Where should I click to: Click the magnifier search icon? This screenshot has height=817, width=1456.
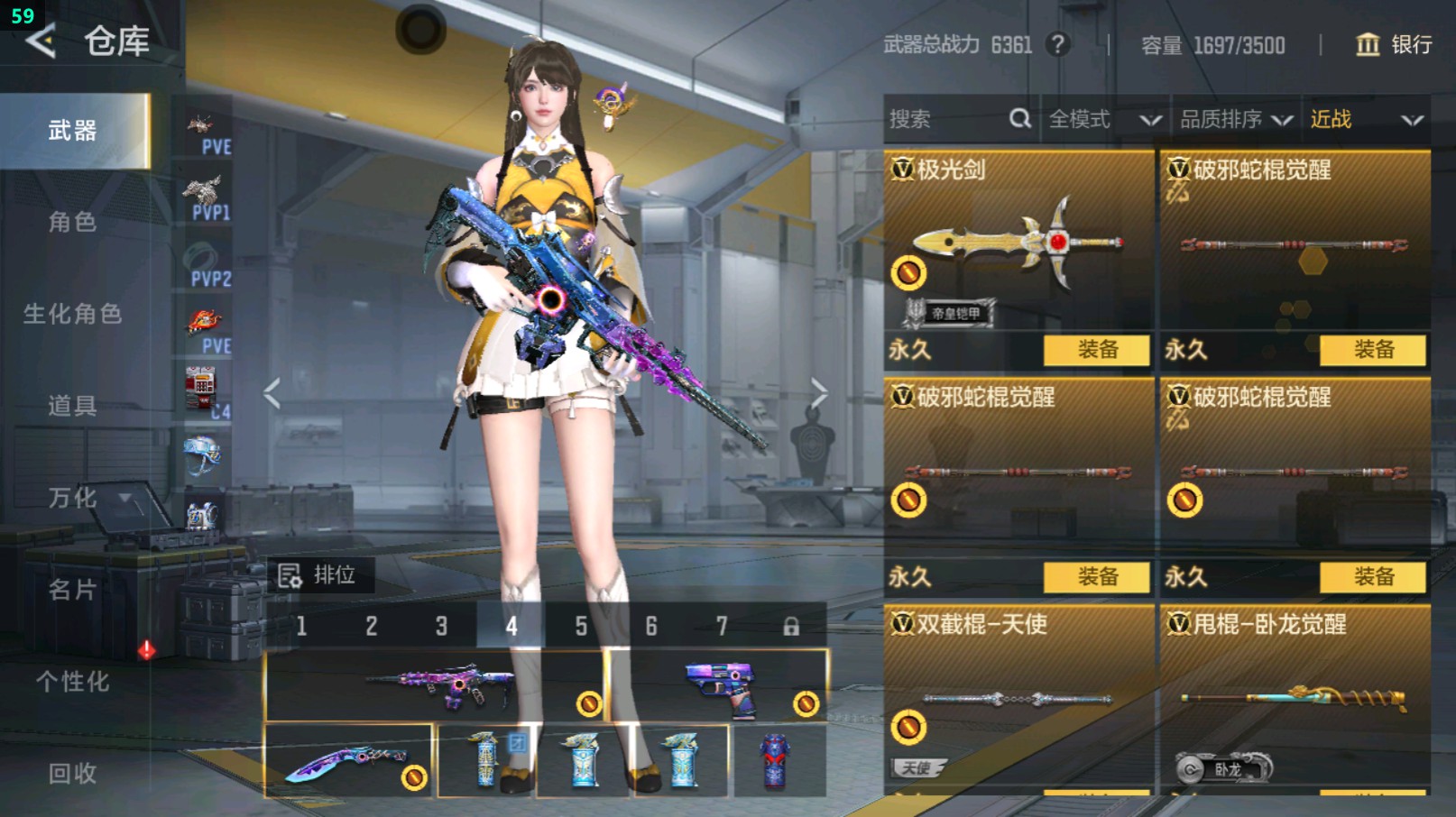click(x=1019, y=118)
